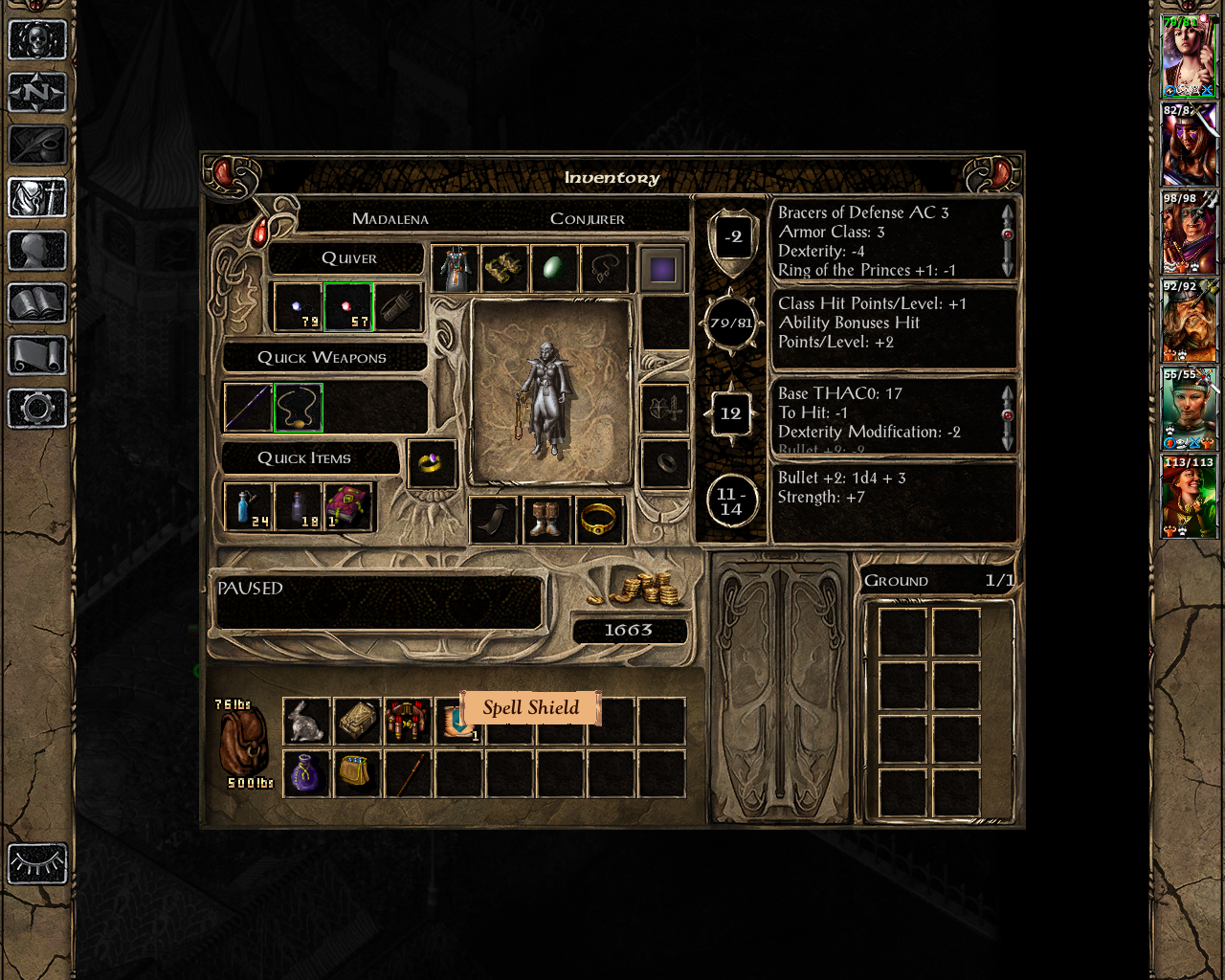
Task: Pick up the rabbit figurine in backpack
Action: pos(307,722)
